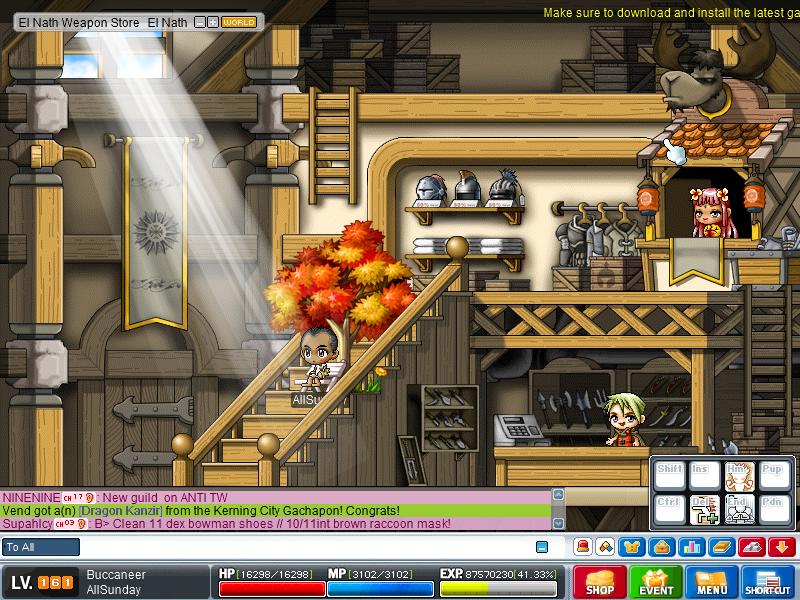Open the Cash SHOP

coord(599,582)
